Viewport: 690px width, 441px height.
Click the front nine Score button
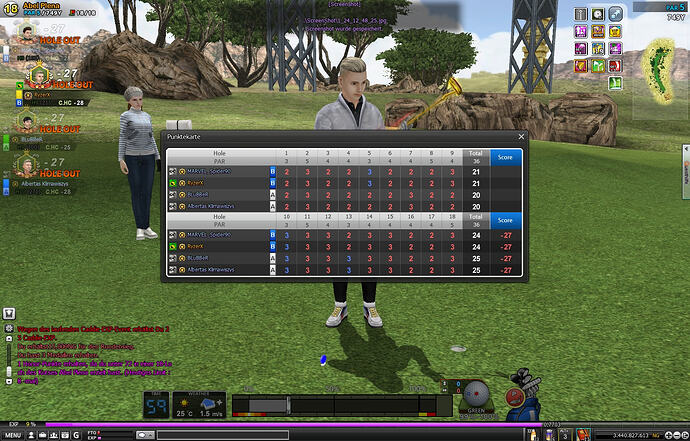[505, 156]
